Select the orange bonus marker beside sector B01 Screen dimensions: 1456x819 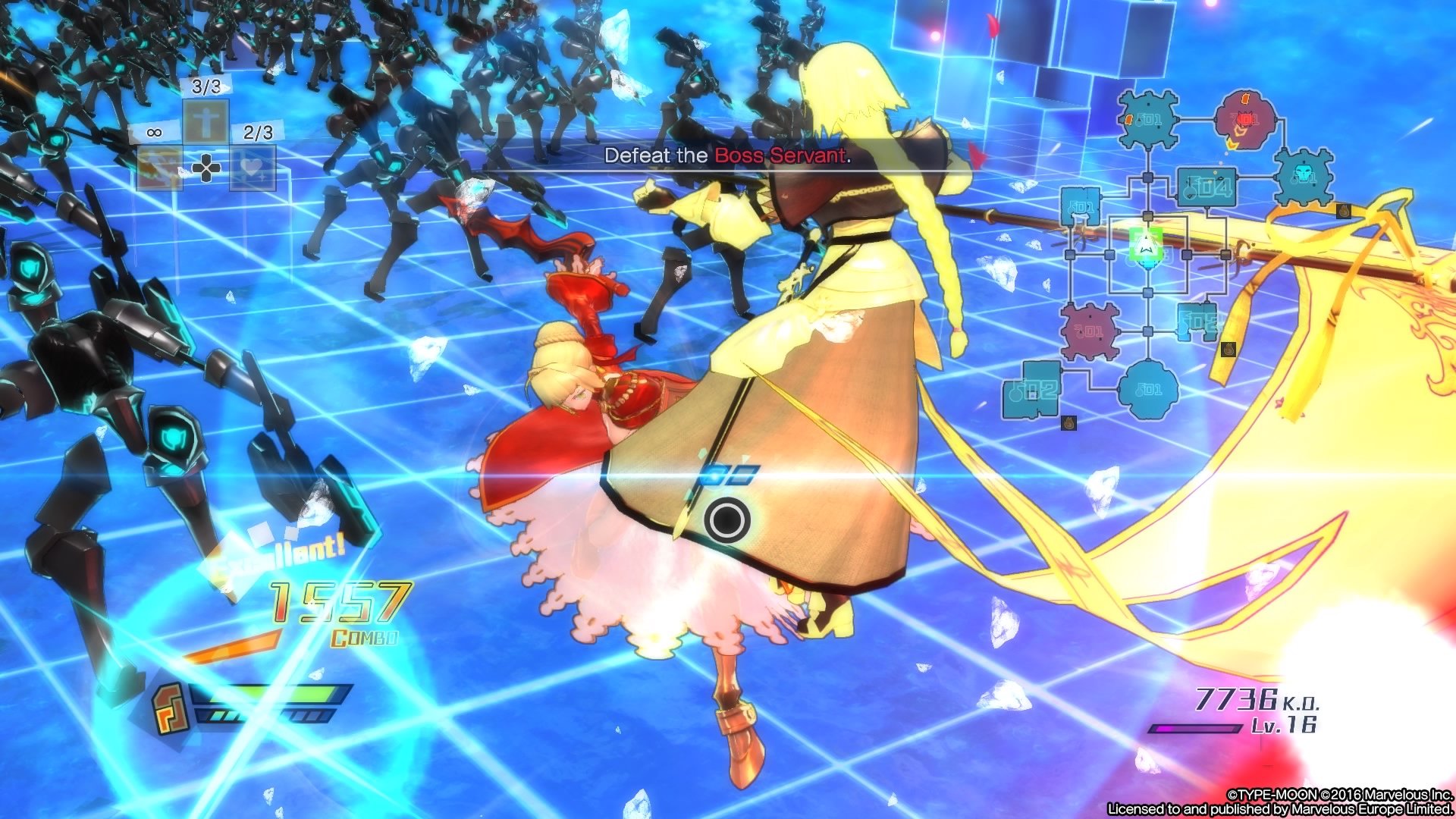[x=1131, y=119]
